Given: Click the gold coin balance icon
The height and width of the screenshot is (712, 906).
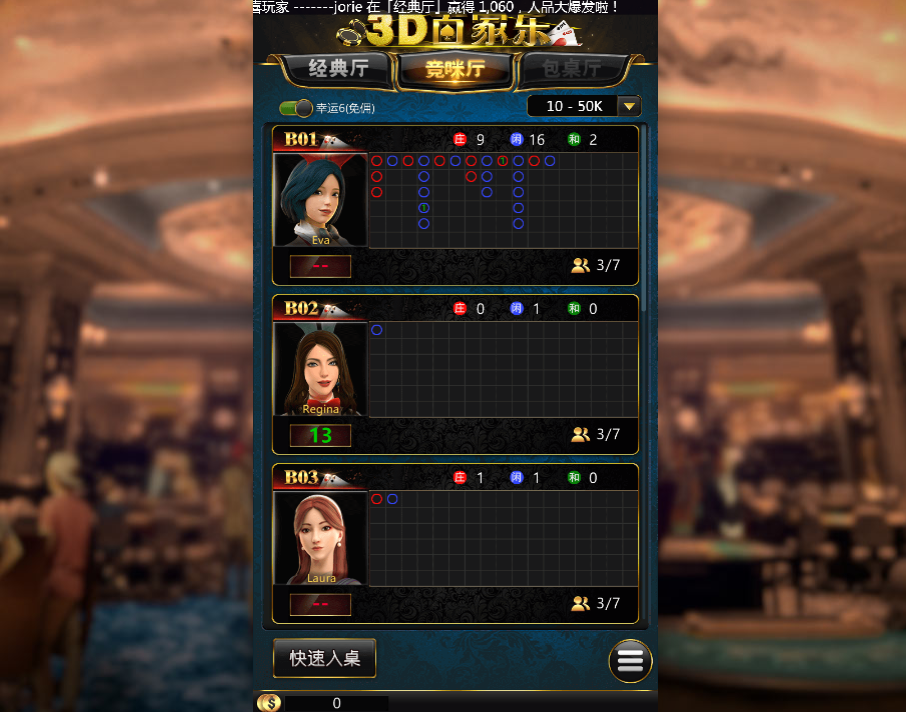Looking at the screenshot, I should (268, 703).
